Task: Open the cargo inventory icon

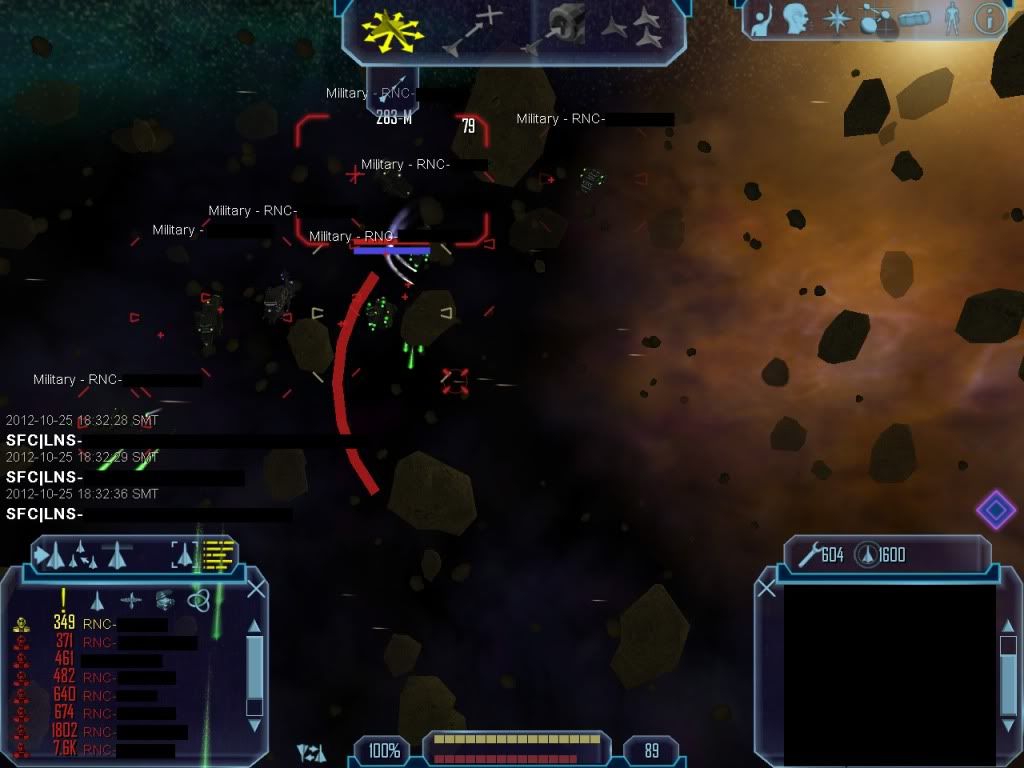Action: [x=912, y=19]
